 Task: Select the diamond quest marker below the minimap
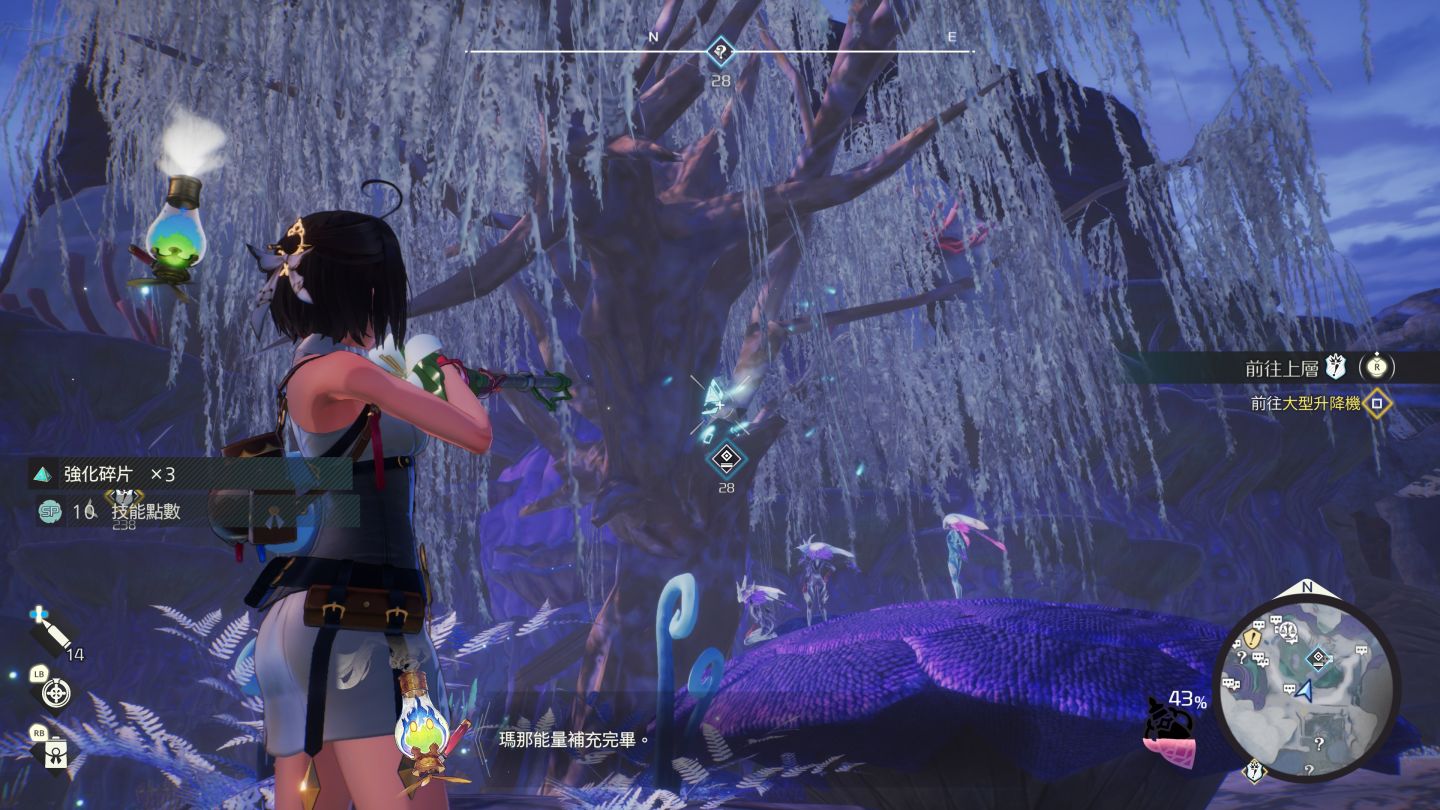[1255, 771]
